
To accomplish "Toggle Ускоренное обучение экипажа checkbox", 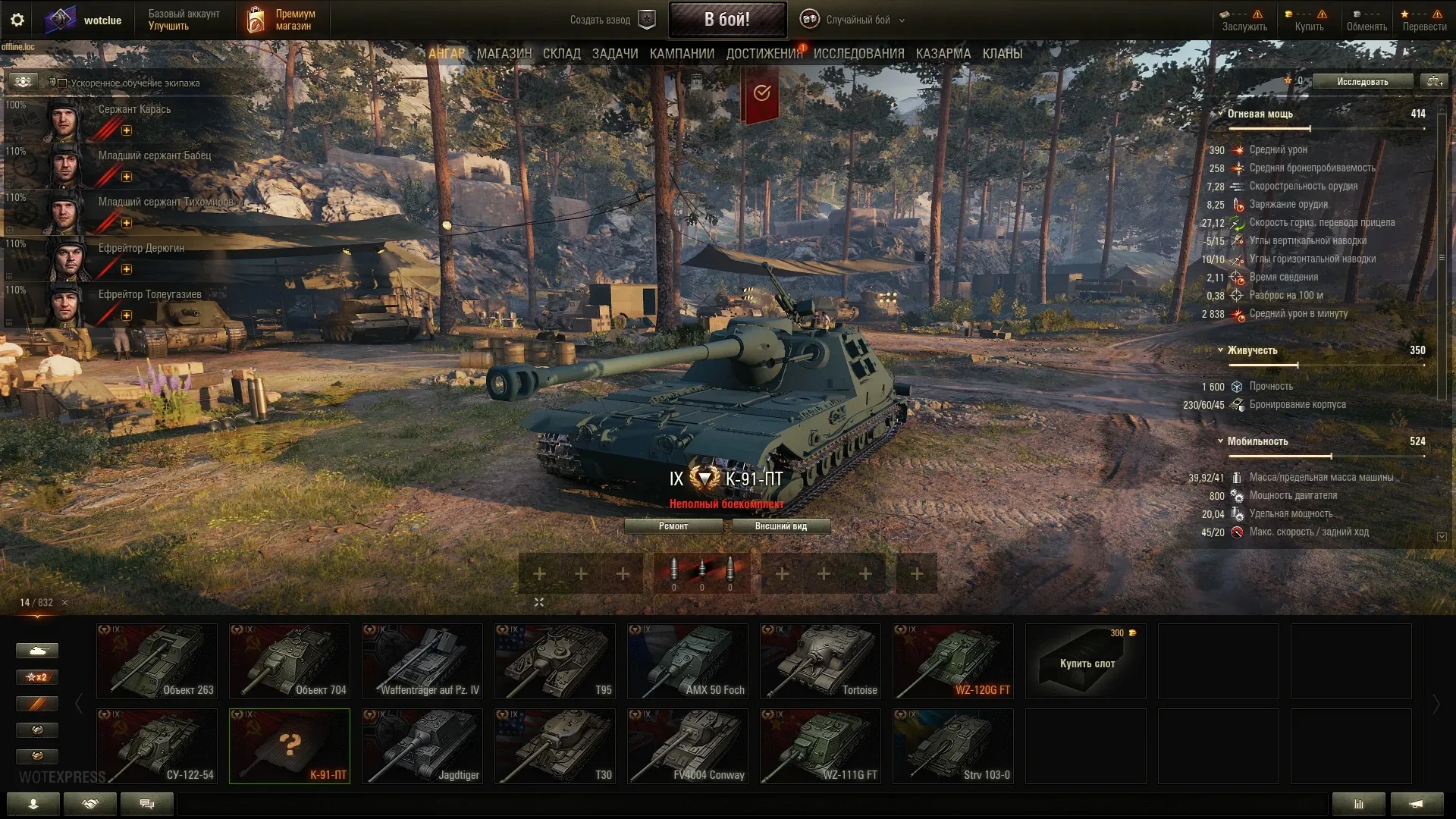I will point(63,83).
